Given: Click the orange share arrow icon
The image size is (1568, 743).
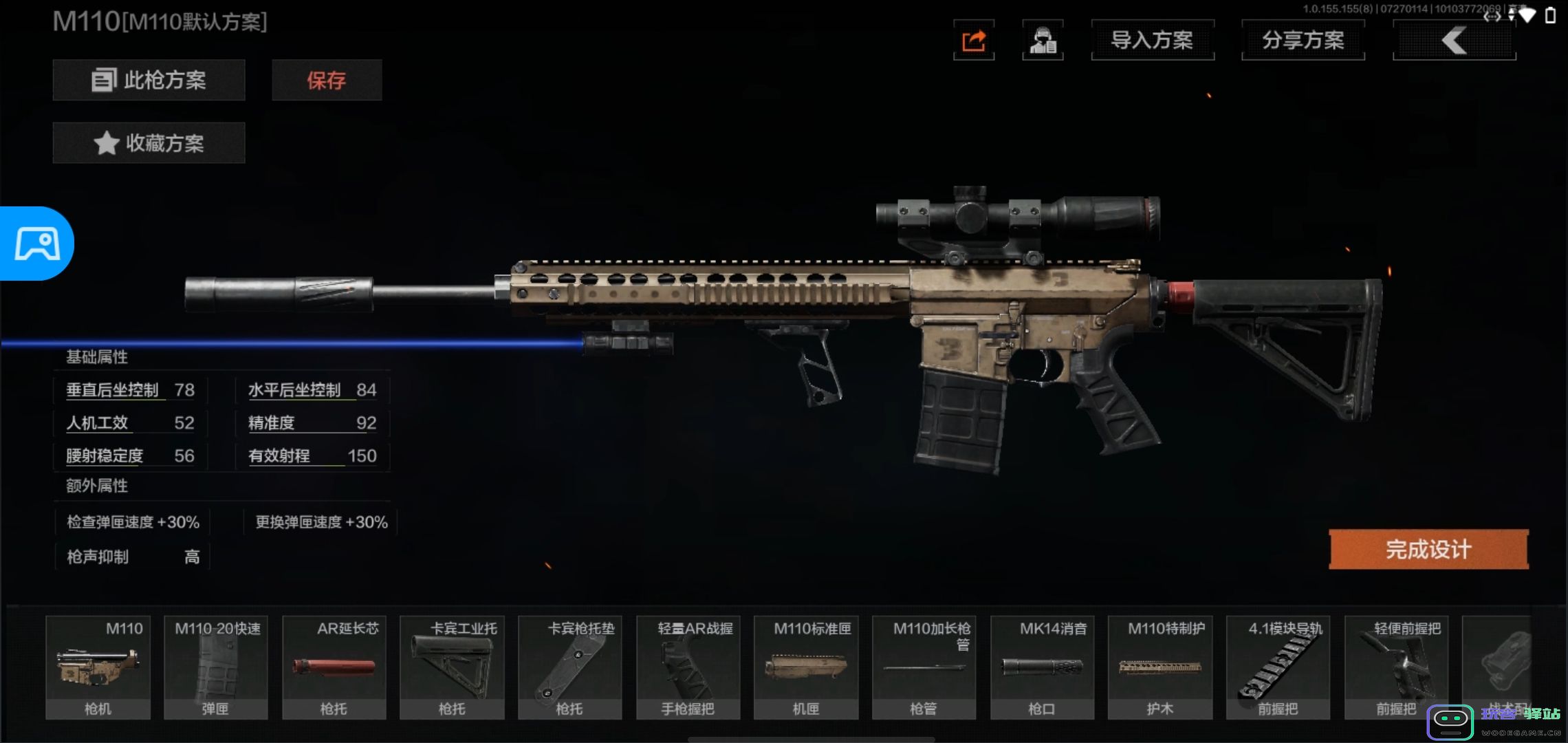Looking at the screenshot, I should [974, 41].
